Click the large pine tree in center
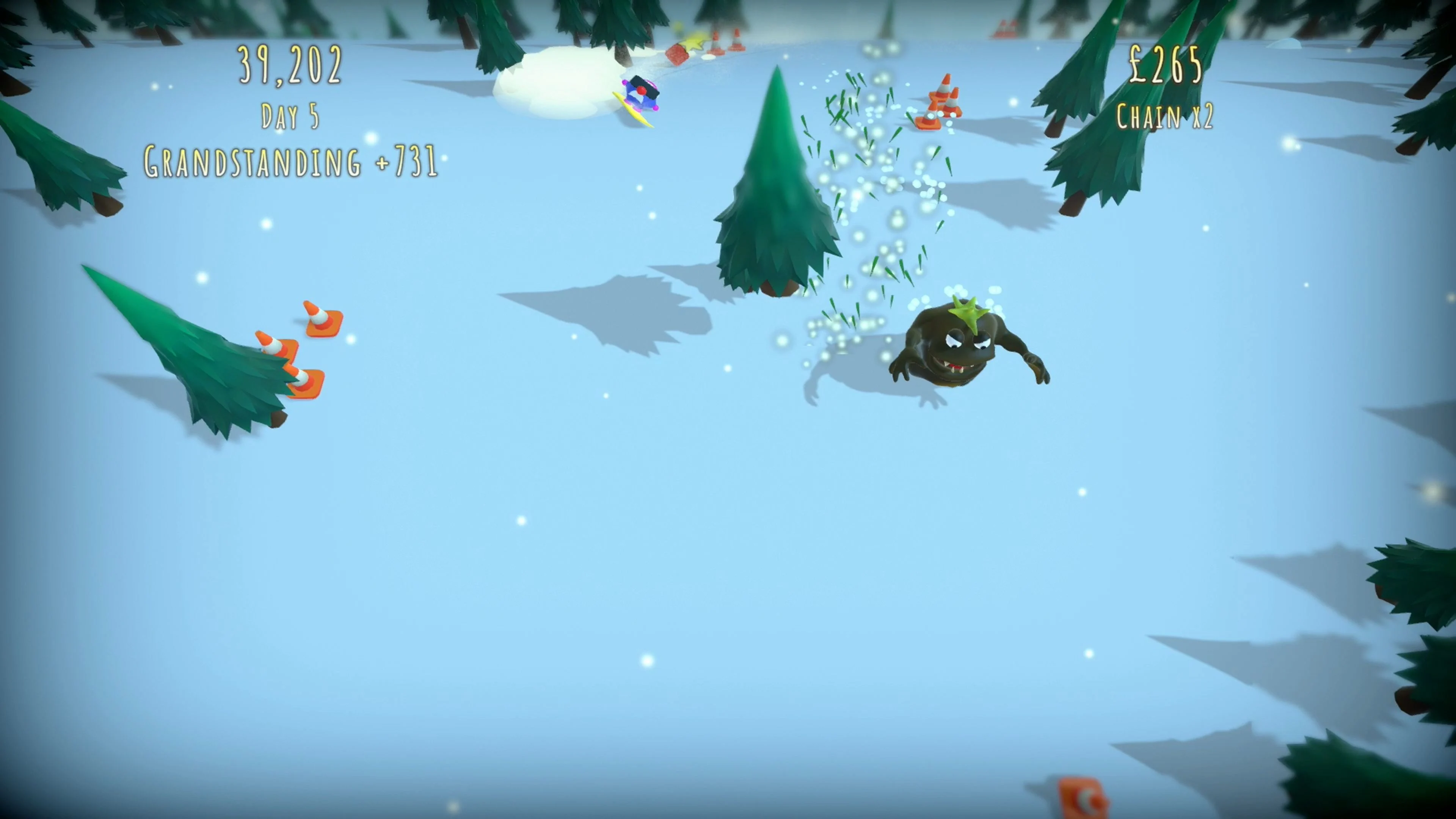This screenshot has width=1456, height=819. 774,187
